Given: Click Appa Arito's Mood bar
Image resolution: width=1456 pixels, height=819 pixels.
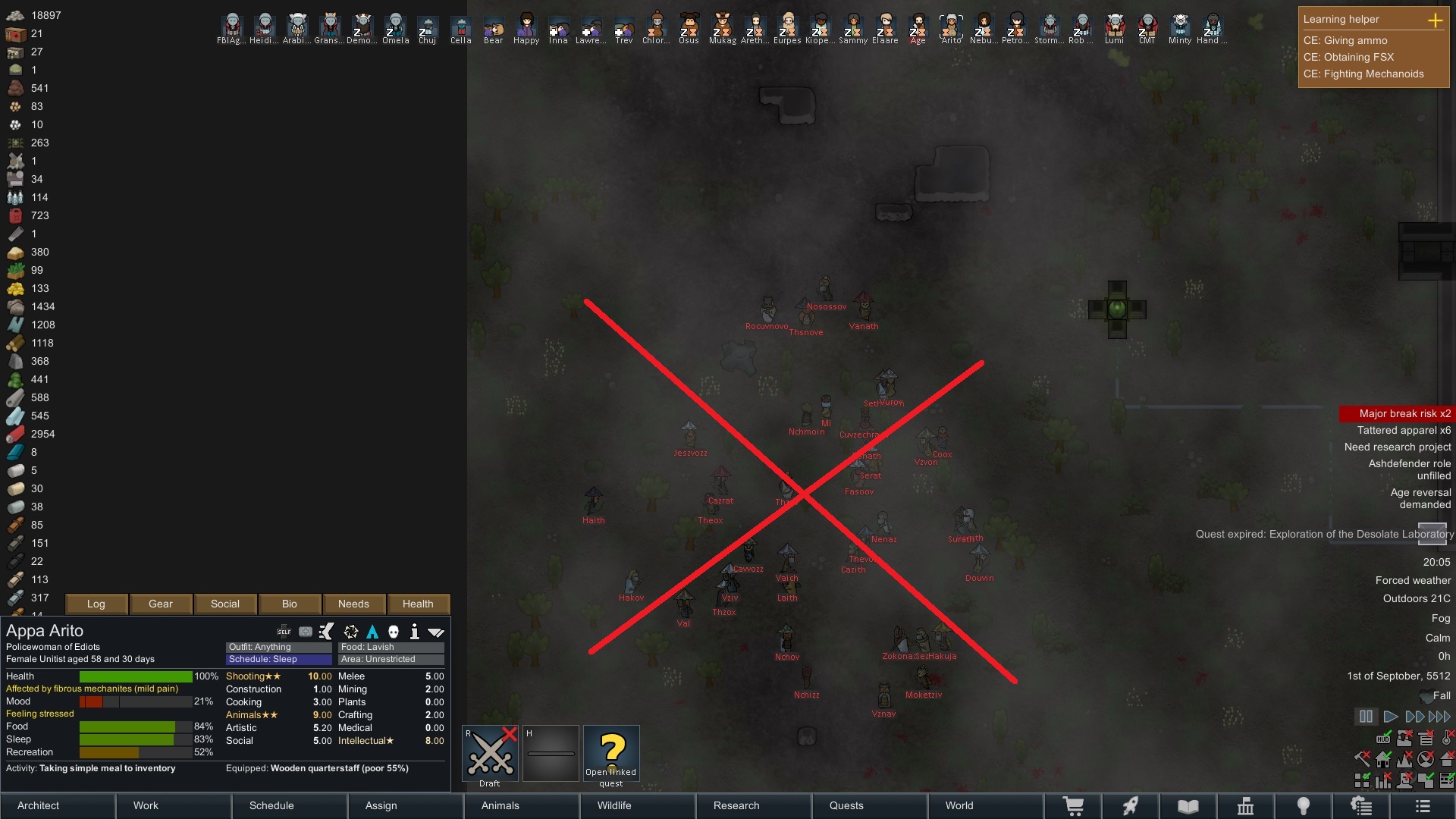Looking at the screenshot, I should pyautogui.click(x=136, y=702).
